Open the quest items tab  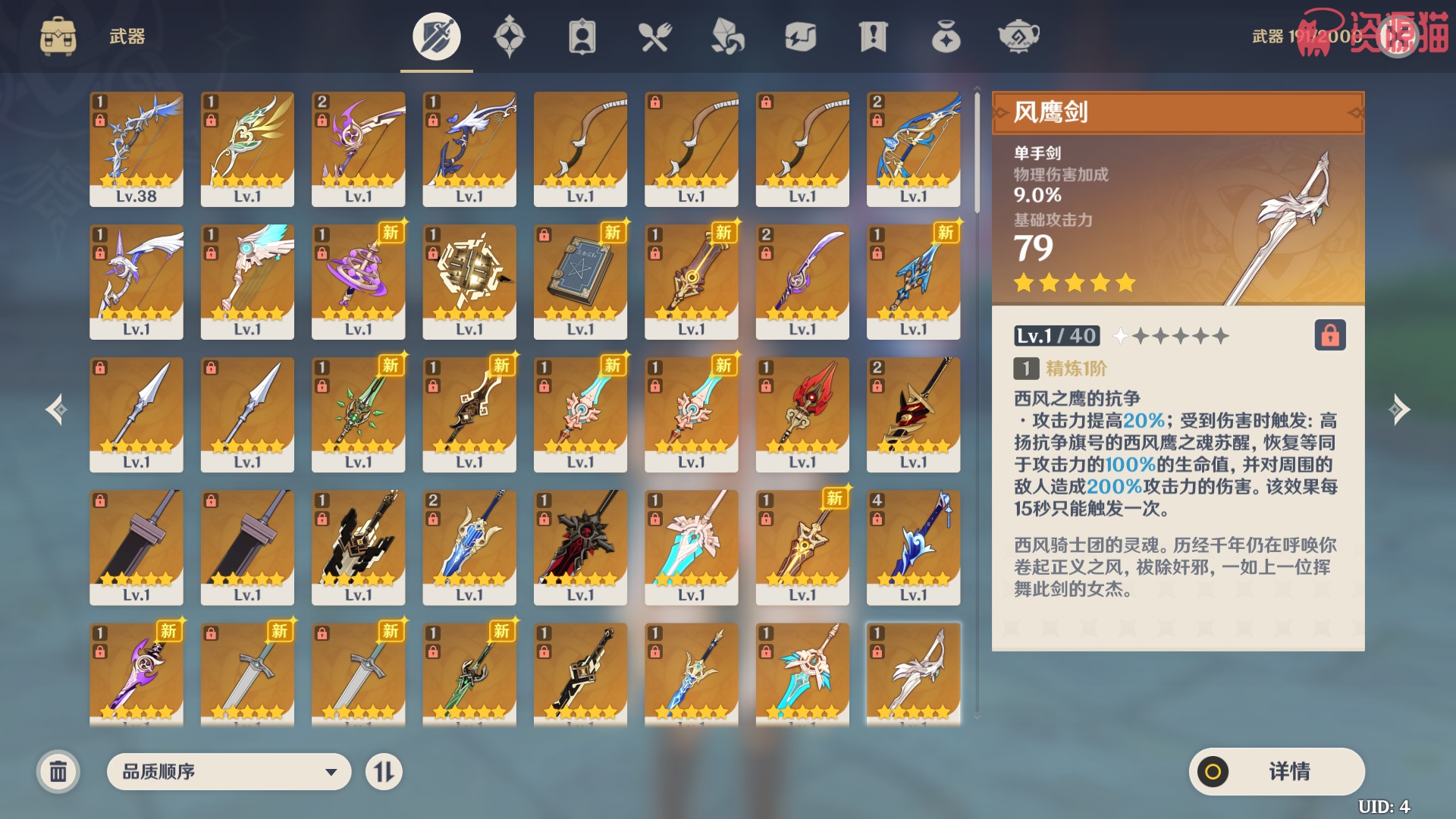tap(873, 36)
